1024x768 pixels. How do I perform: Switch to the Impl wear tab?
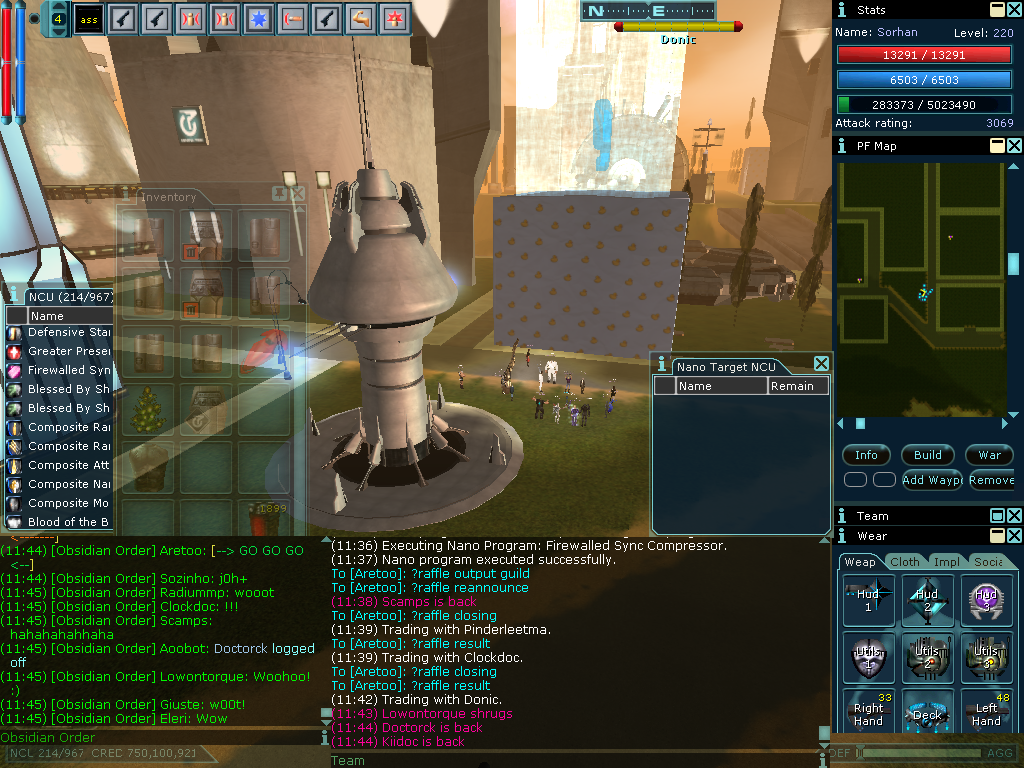click(946, 562)
